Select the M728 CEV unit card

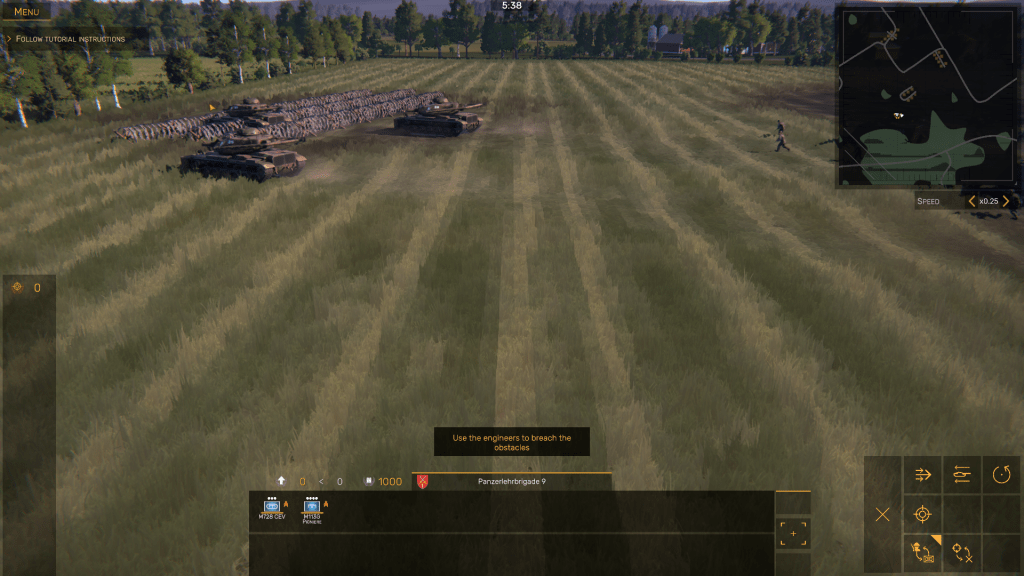272,509
